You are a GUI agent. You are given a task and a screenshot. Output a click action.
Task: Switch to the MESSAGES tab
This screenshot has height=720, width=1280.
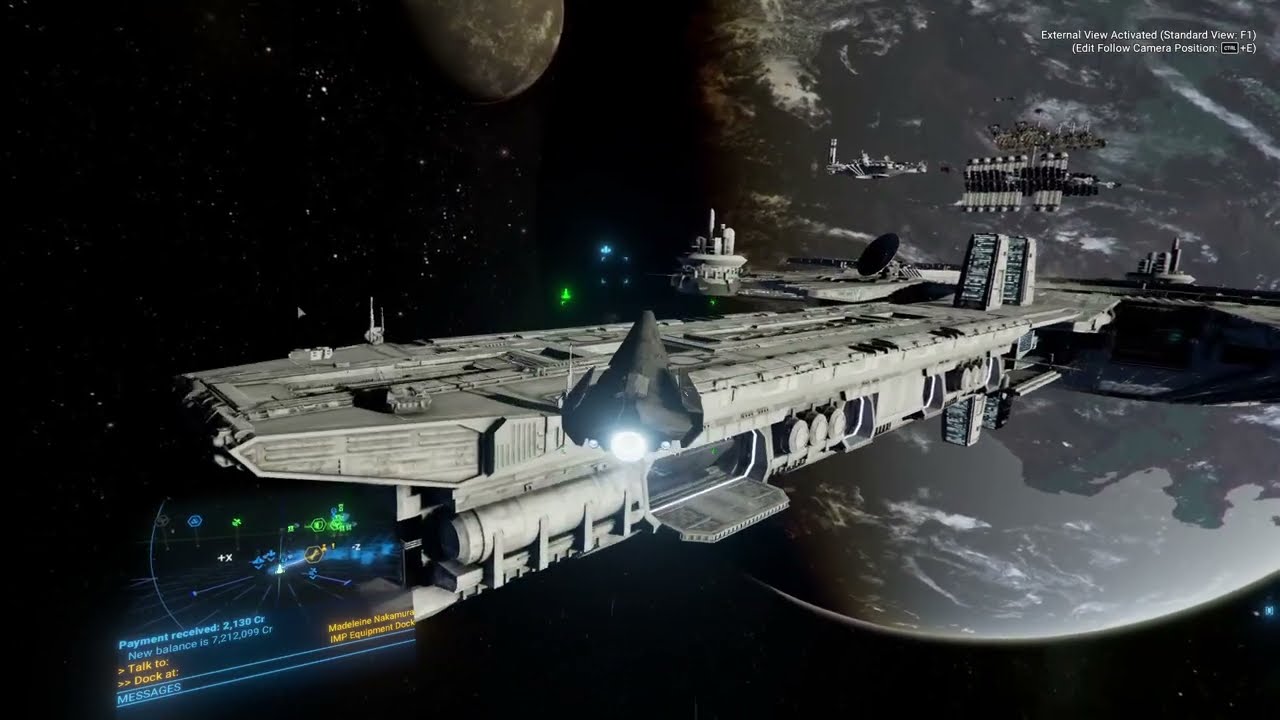pos(149,691)
